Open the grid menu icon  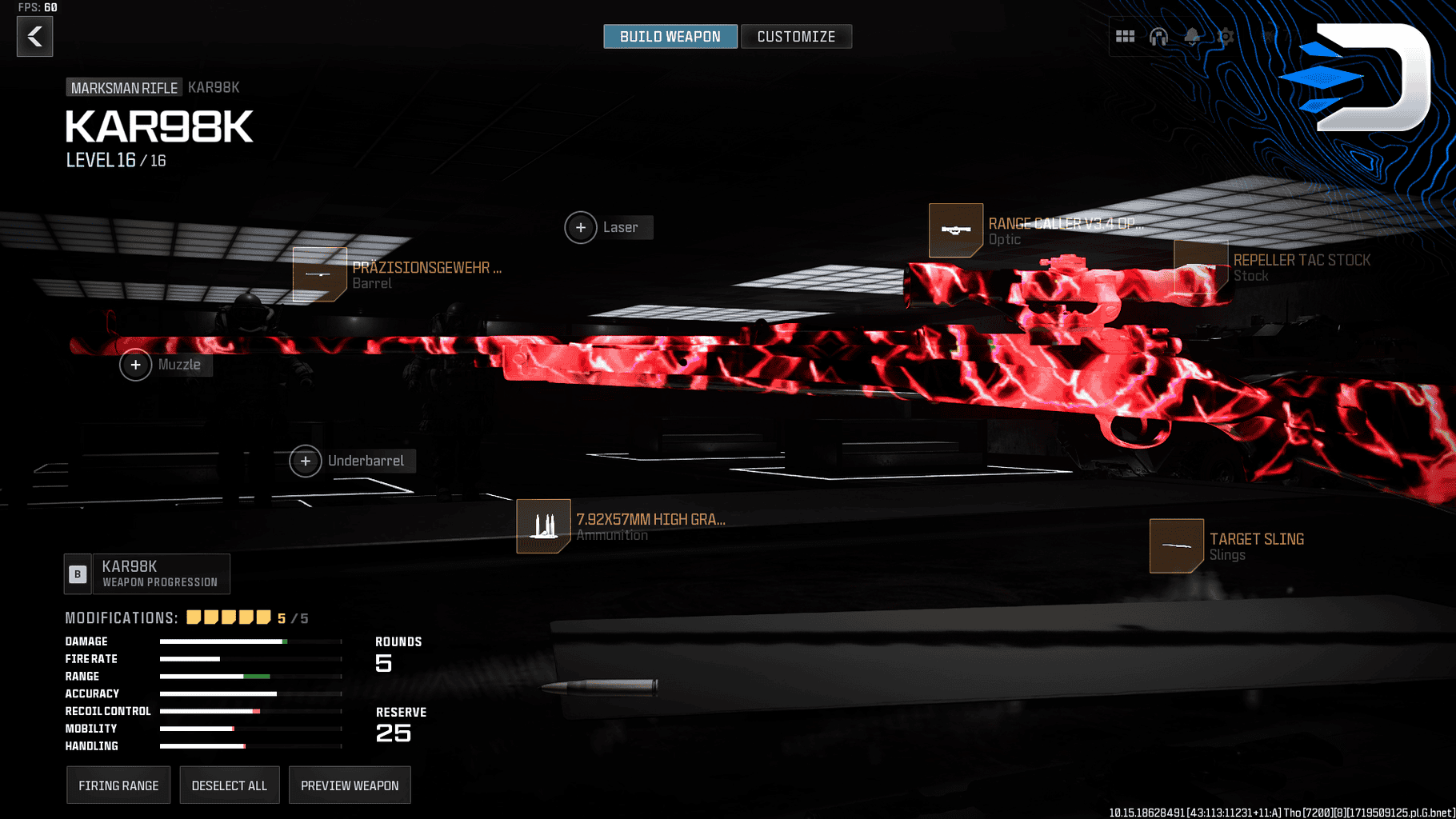click(x=1125, y=37)
